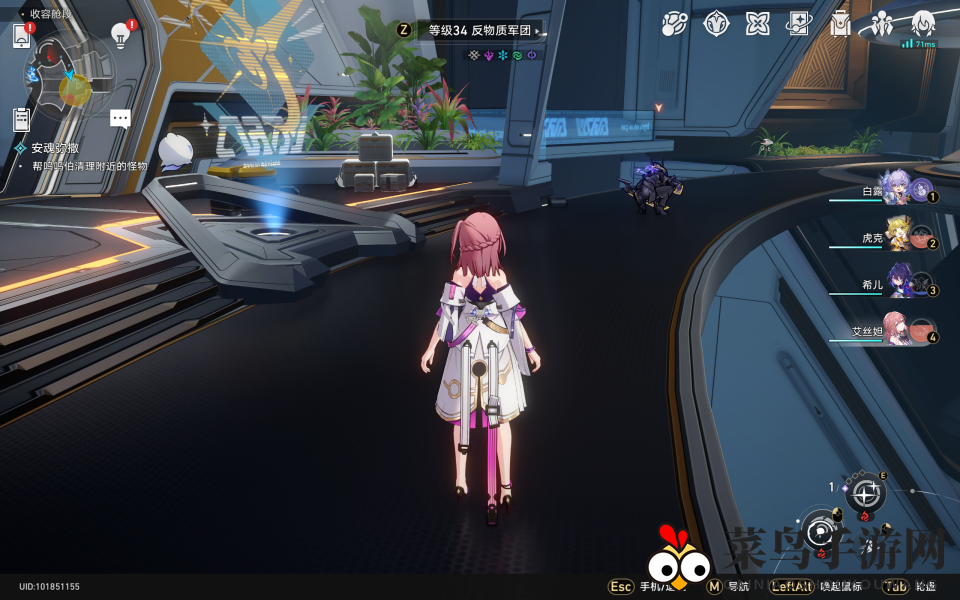View the 等级34 反物质军团 enemy label
Viewport: 960px width, 600px height.
click(x=485, y=30)
